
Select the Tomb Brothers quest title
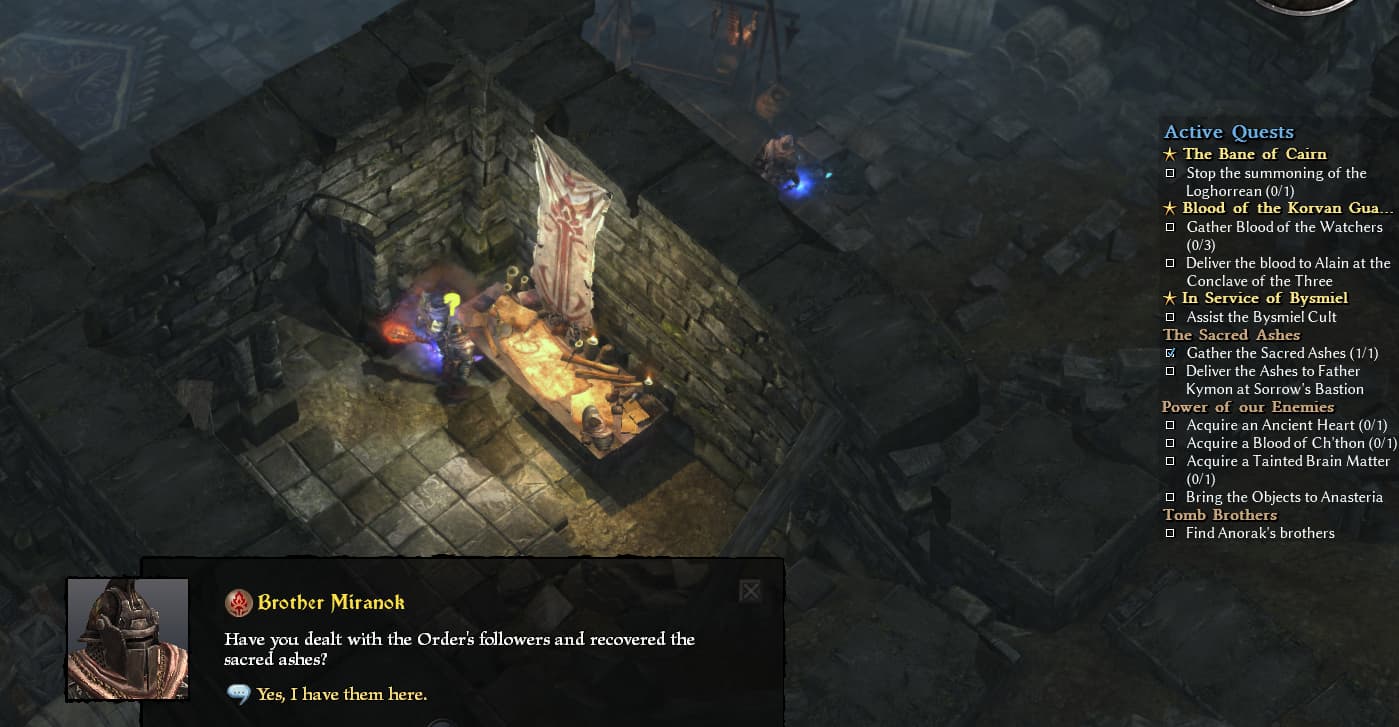[x=1219, y=515]
